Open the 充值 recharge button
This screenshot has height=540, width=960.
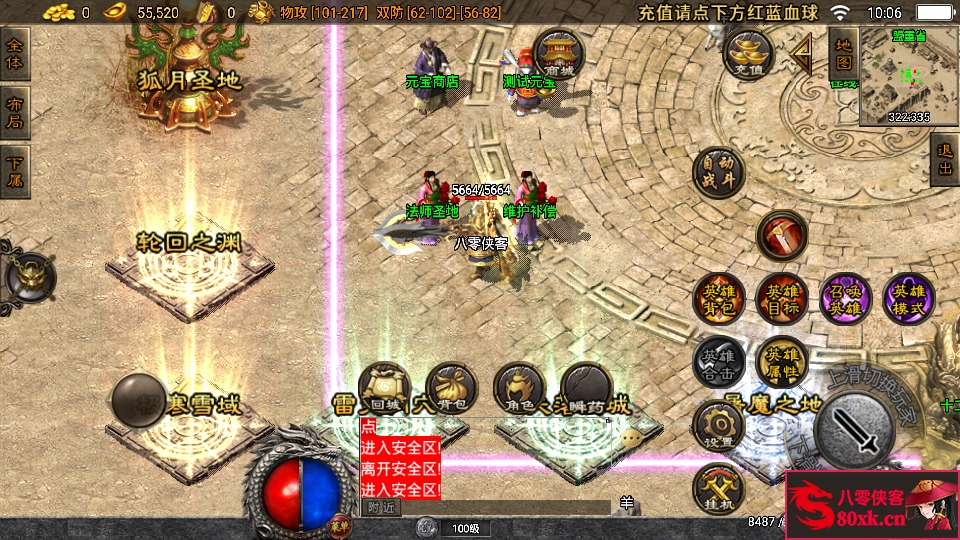[x=749, y=55]
